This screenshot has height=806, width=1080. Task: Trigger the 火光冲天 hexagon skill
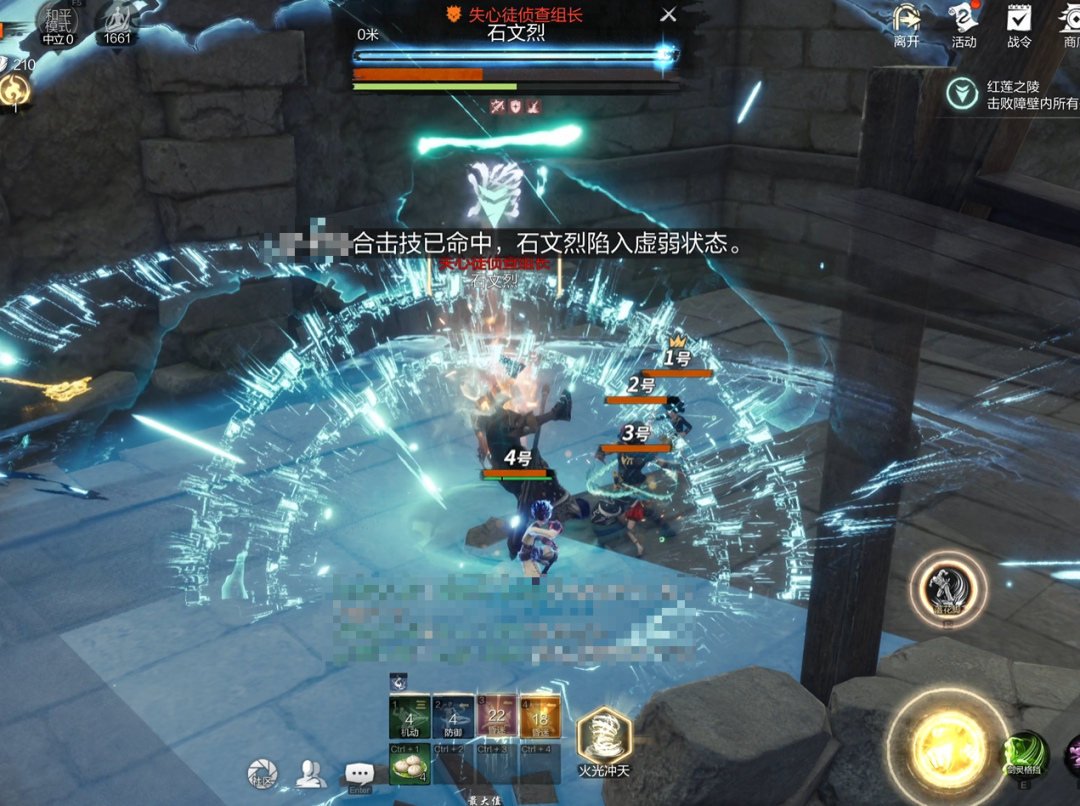[604, 740]
